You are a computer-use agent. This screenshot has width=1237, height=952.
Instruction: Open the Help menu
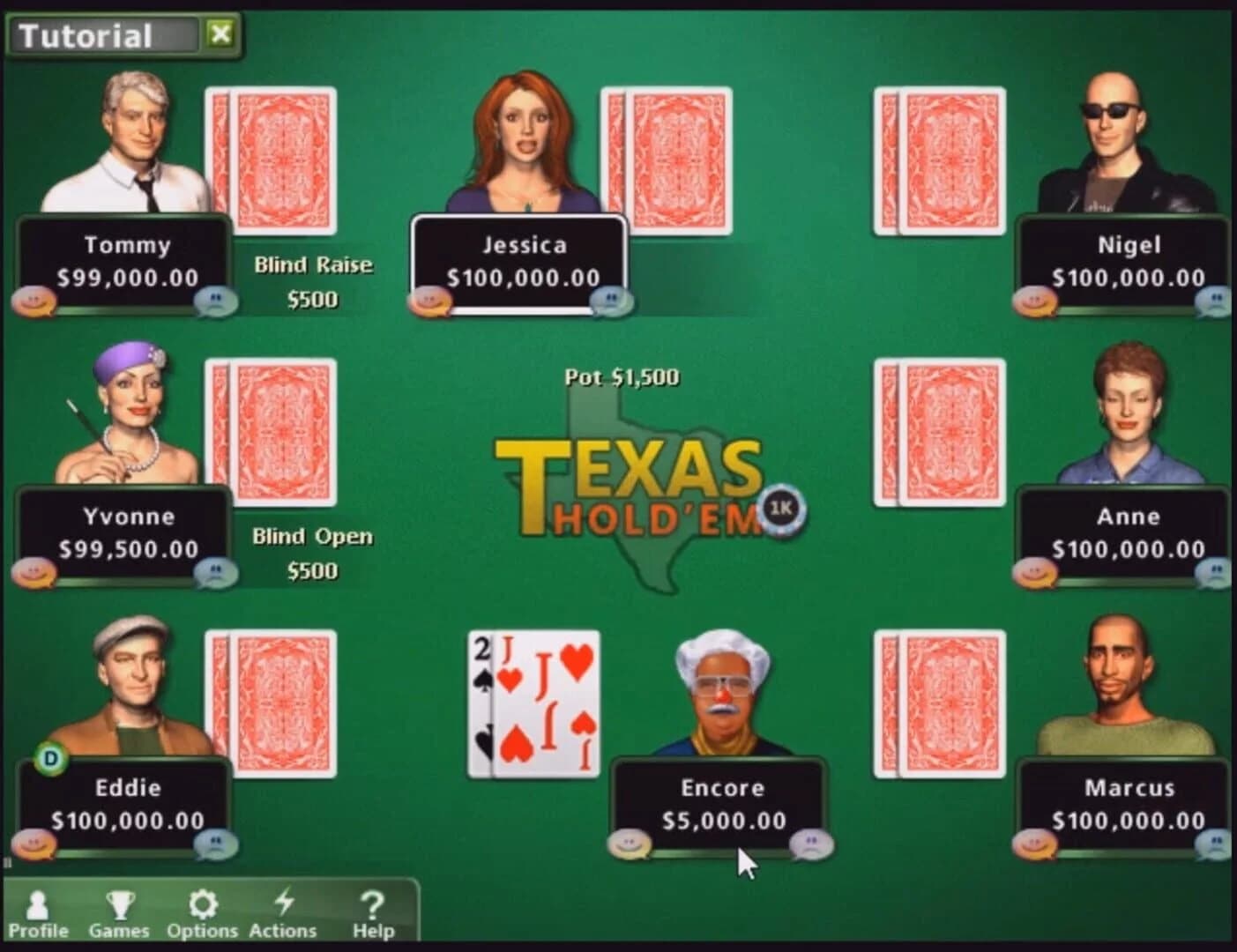coord(371,904)
